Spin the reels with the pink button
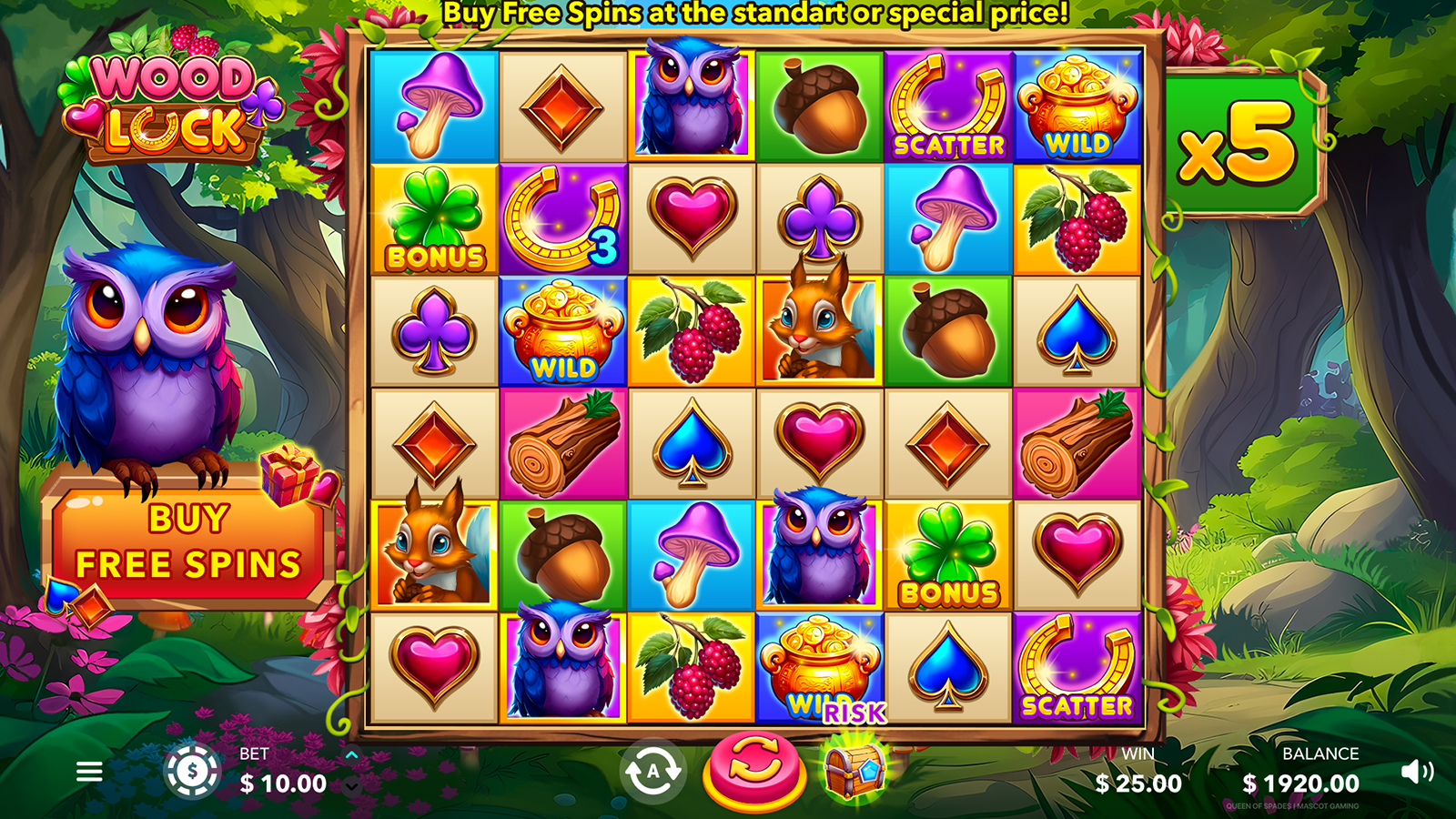This screenshot has height=819, width=1456. [x=753, y=770]
